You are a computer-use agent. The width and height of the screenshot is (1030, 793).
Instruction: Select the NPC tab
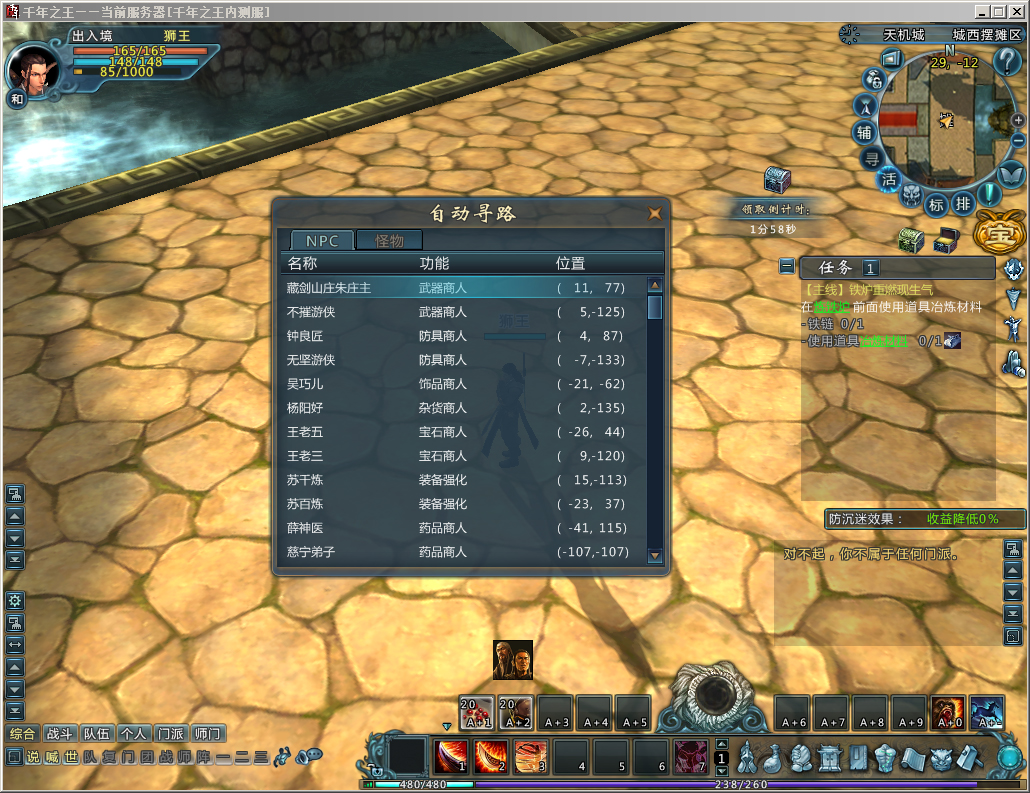tap(322, 240)
